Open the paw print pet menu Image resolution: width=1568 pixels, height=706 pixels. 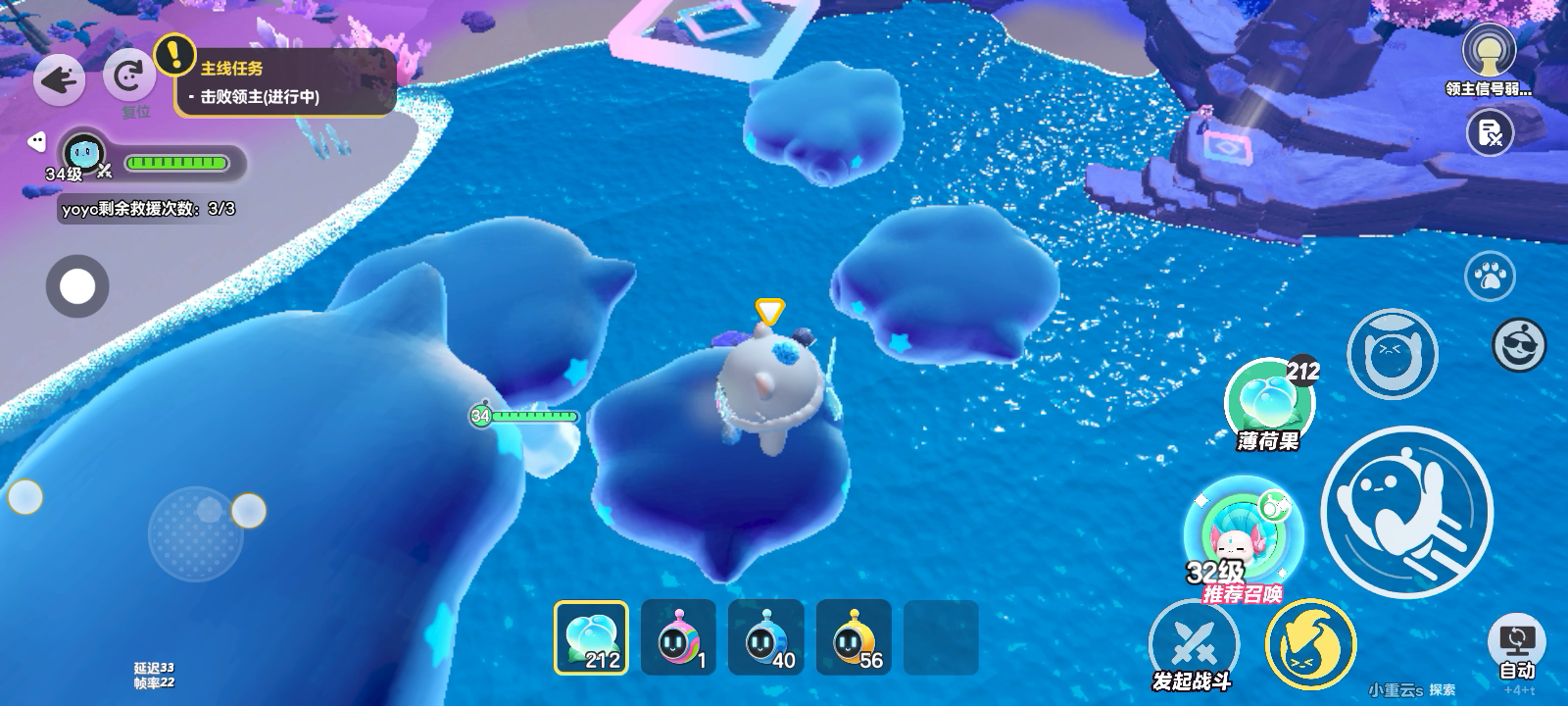coord(1490,277)
